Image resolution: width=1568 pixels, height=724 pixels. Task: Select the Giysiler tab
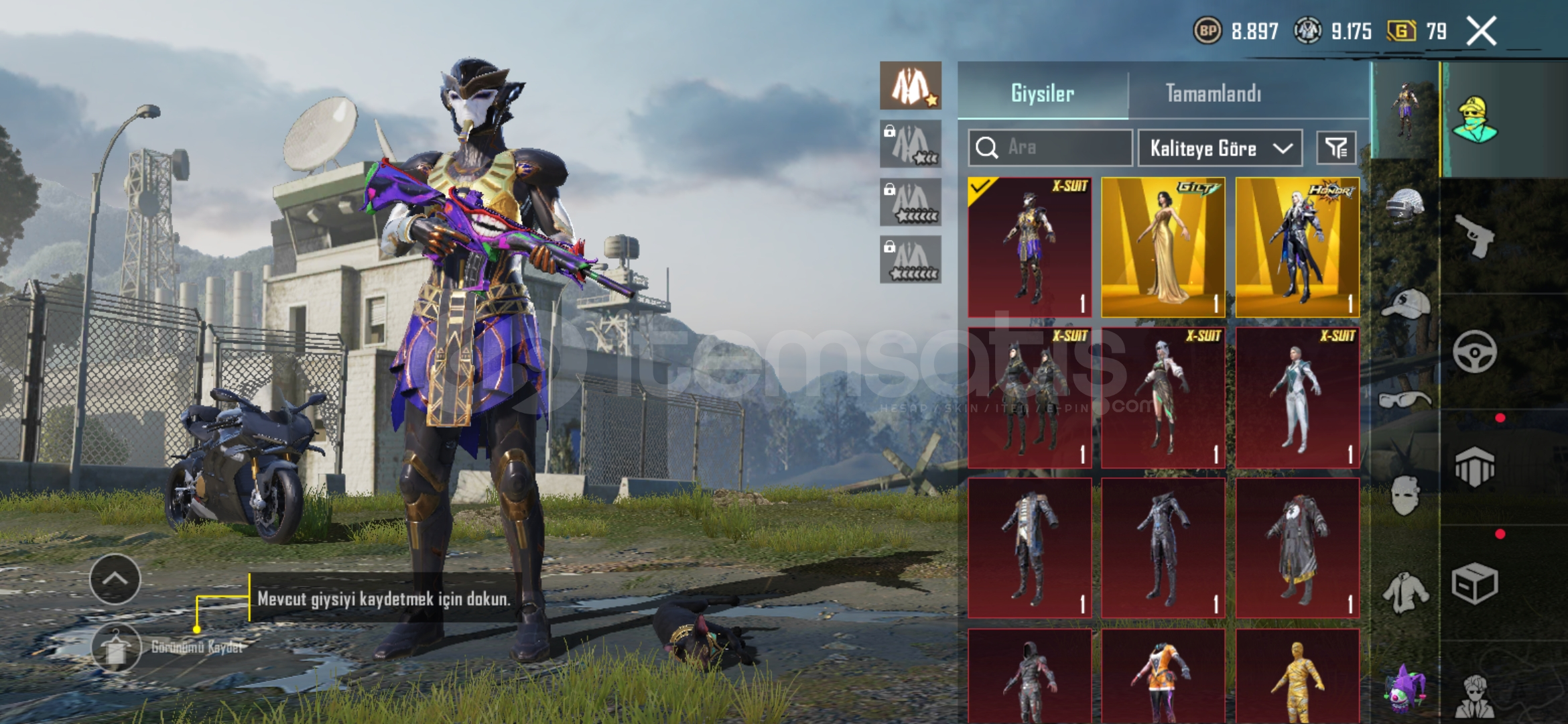1042,93
